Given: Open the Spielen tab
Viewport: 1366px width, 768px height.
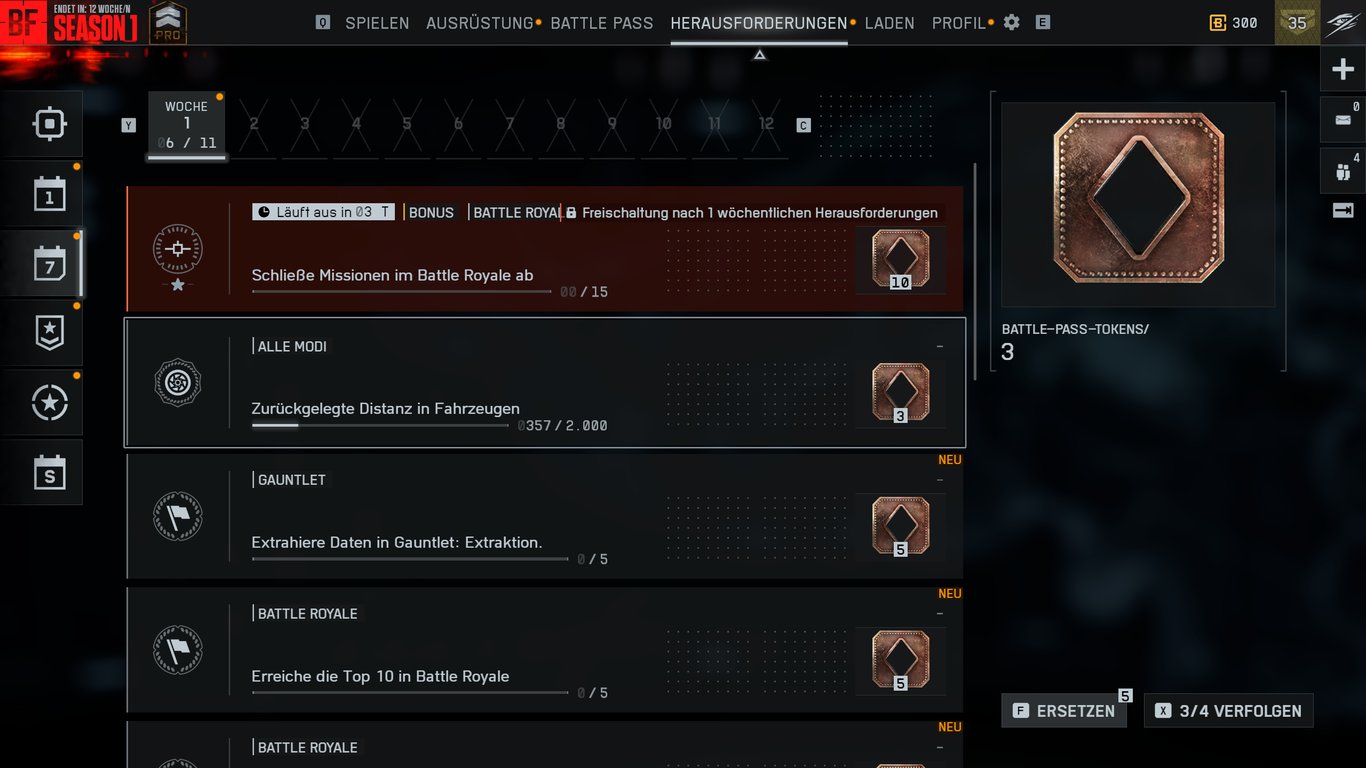Looking at the screenshot, I should [377, 23].
